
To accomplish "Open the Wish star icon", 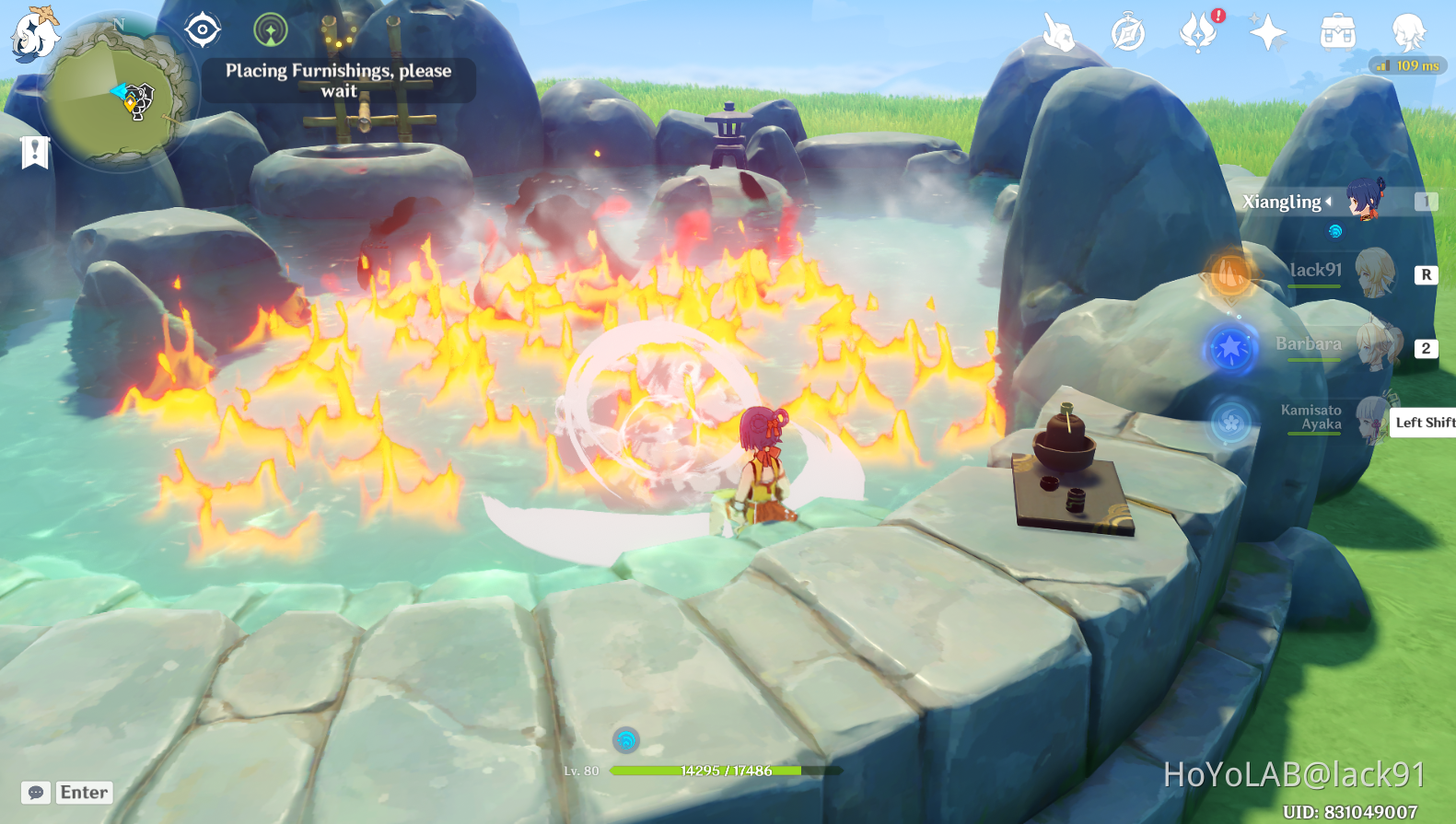I will pos(1268,32).
